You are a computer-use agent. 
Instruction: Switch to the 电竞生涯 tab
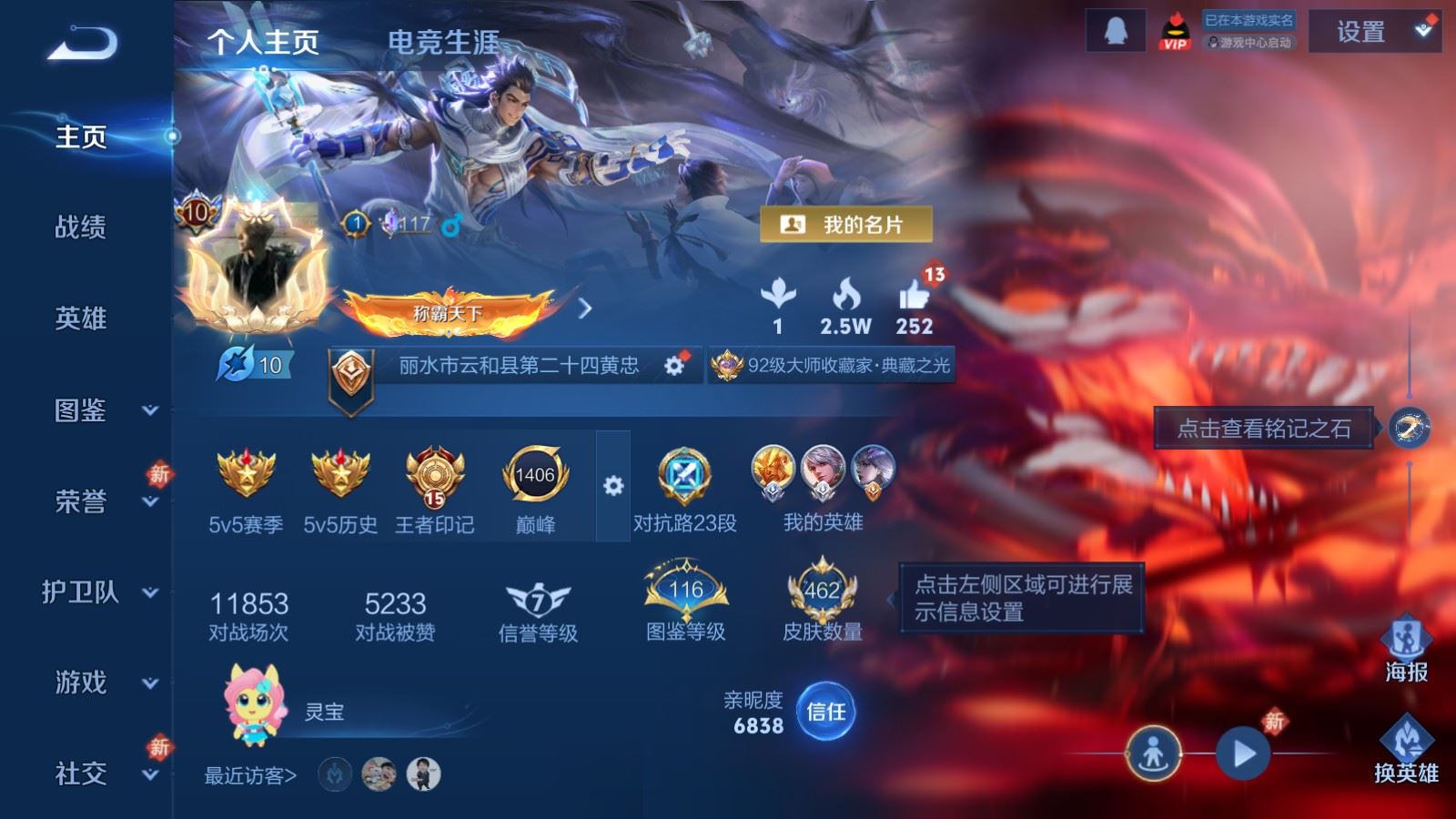(x=445, y=41)
